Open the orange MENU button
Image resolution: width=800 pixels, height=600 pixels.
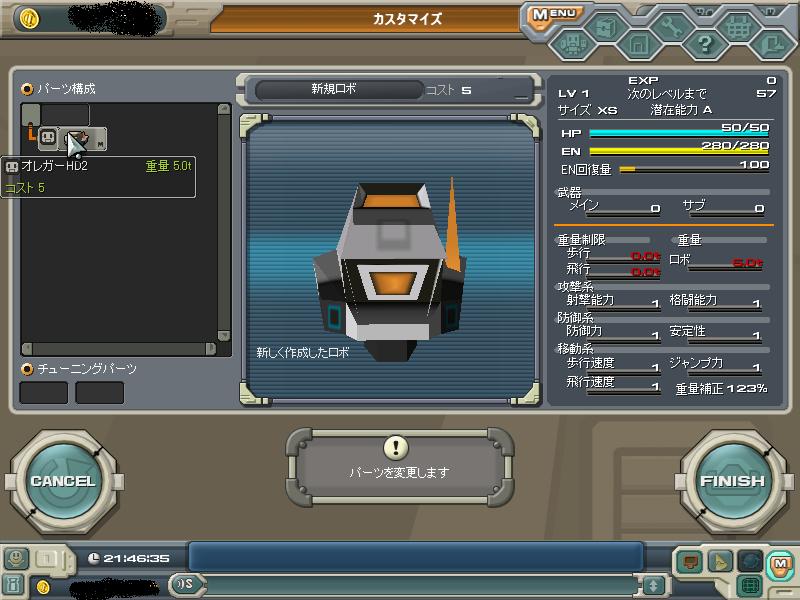552,15
